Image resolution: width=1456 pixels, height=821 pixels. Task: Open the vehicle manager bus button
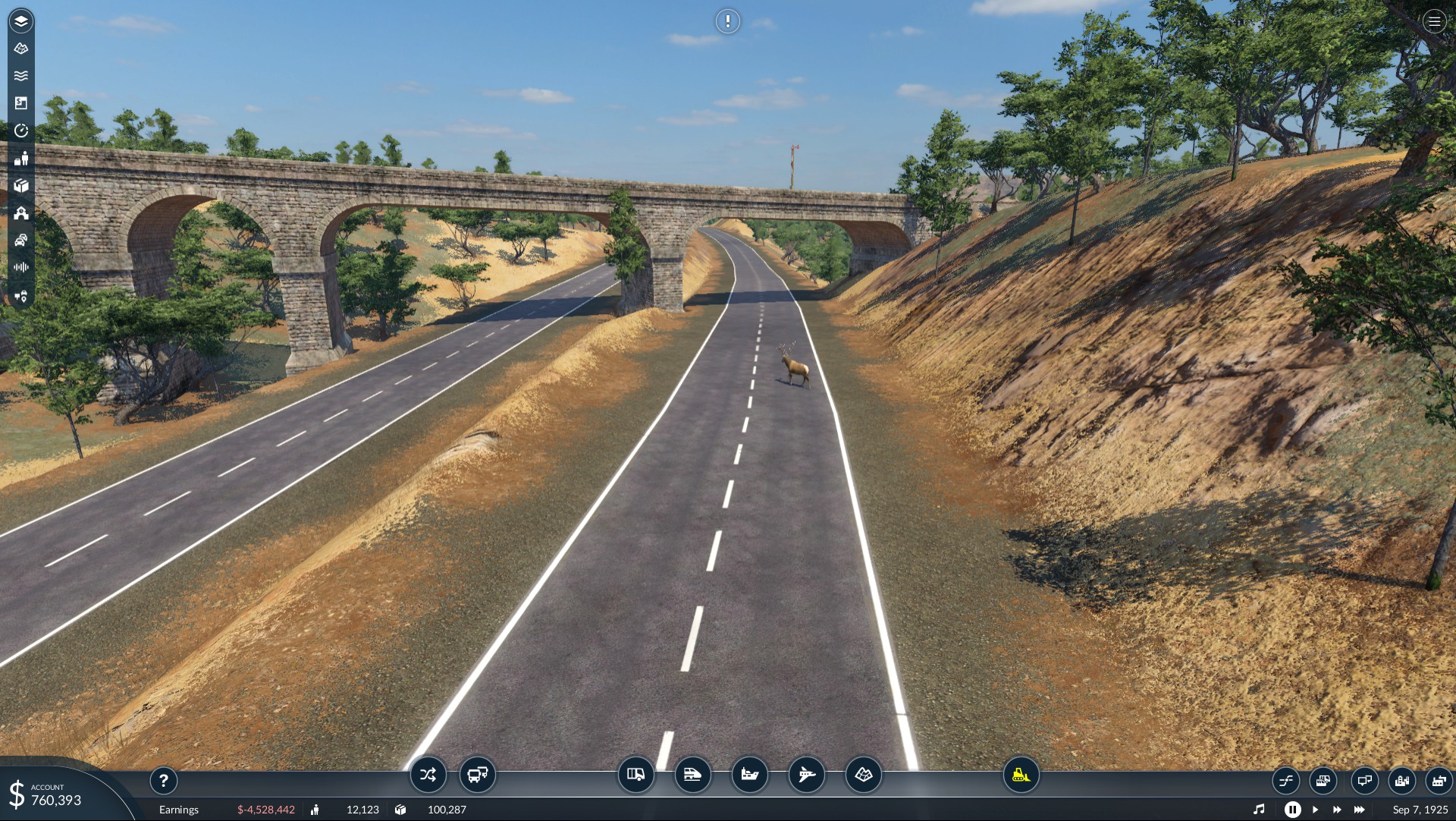(477, 775)
